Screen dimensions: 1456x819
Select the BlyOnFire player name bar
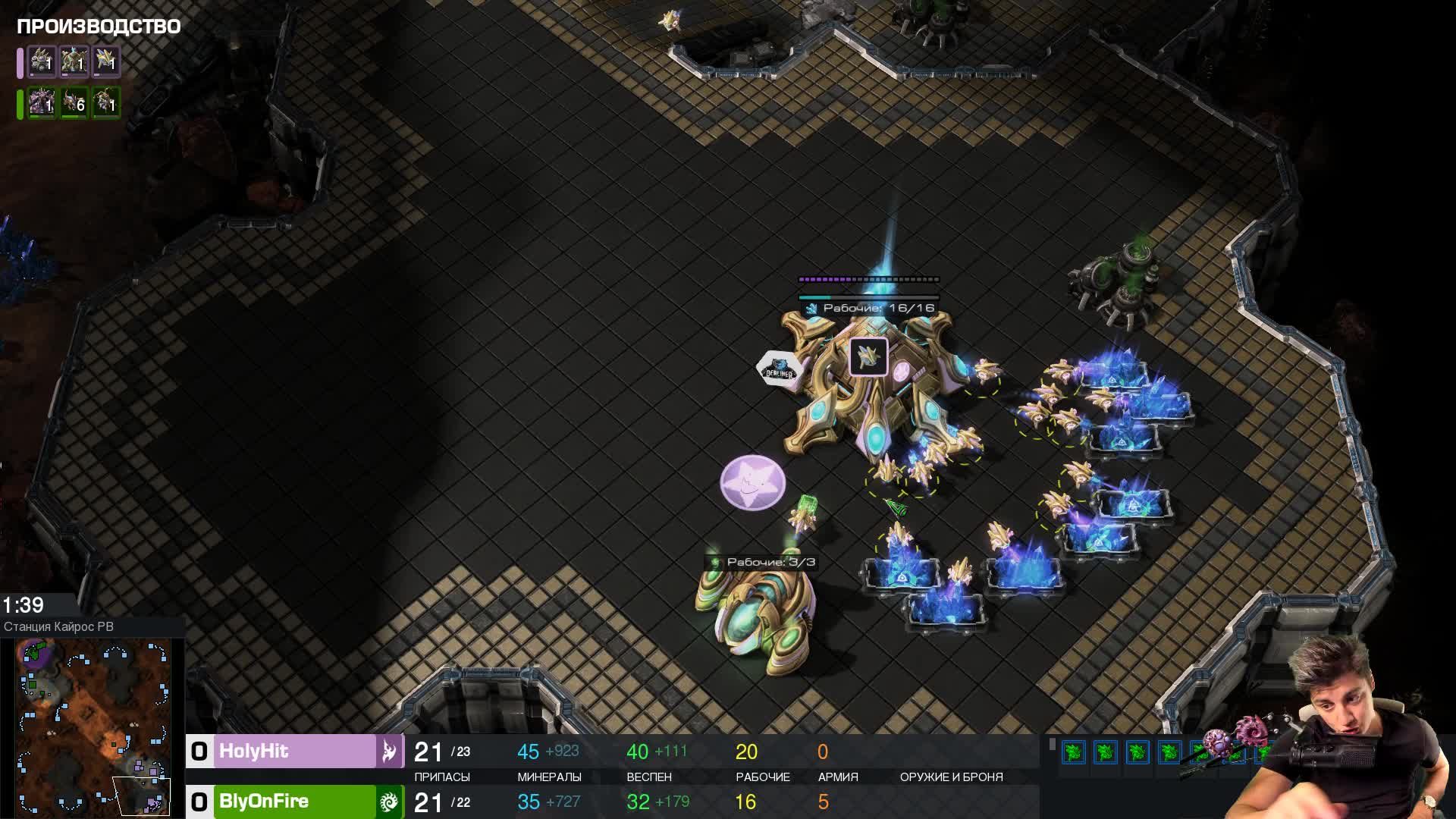tap(295, 802)
